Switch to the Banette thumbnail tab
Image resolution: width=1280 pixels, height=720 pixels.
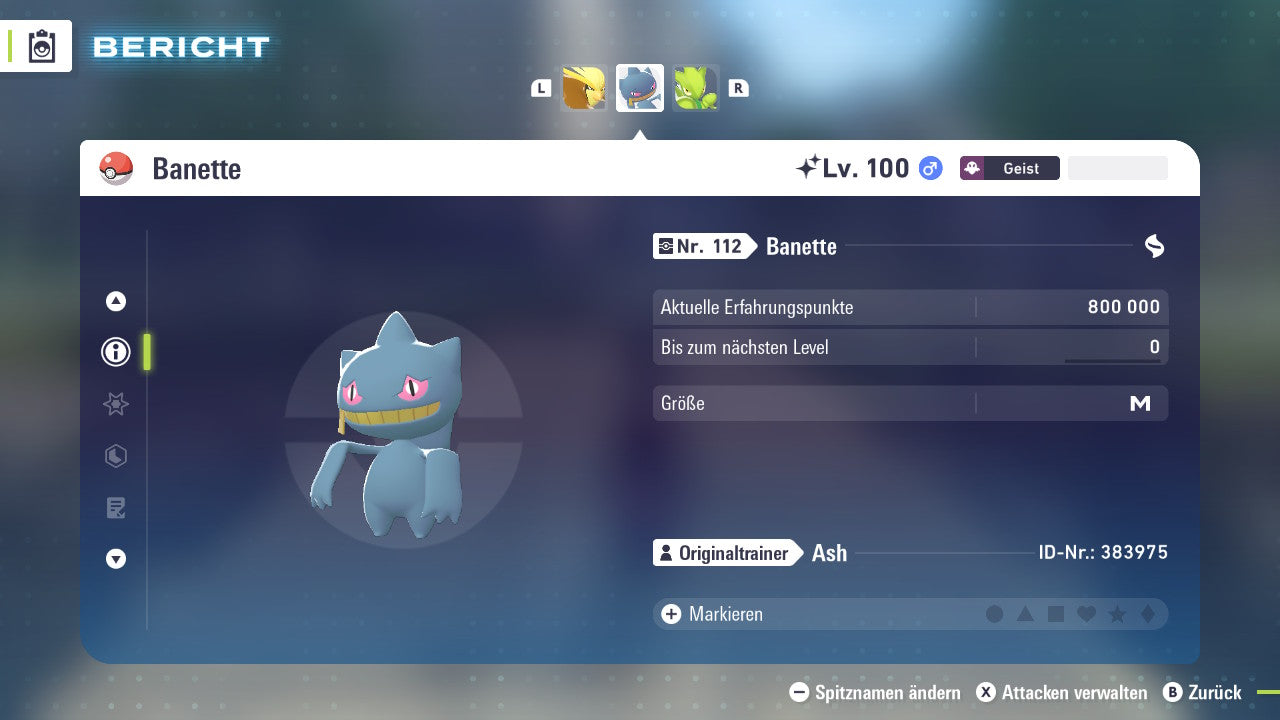(639, 87)
